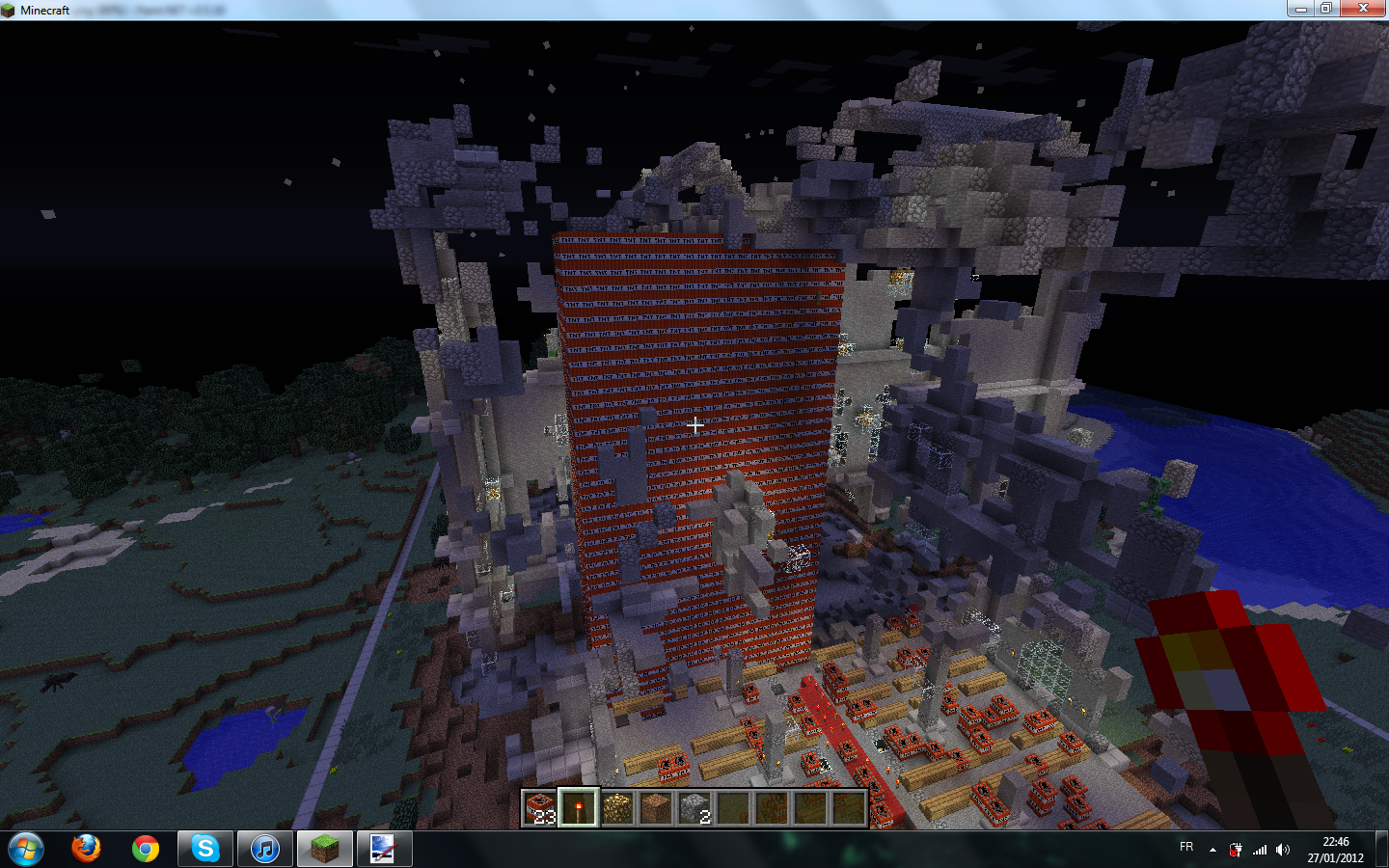The image size is (1389, 868).
Task: Select the TNT stack in the hotbar
Action: pos(540,808)
